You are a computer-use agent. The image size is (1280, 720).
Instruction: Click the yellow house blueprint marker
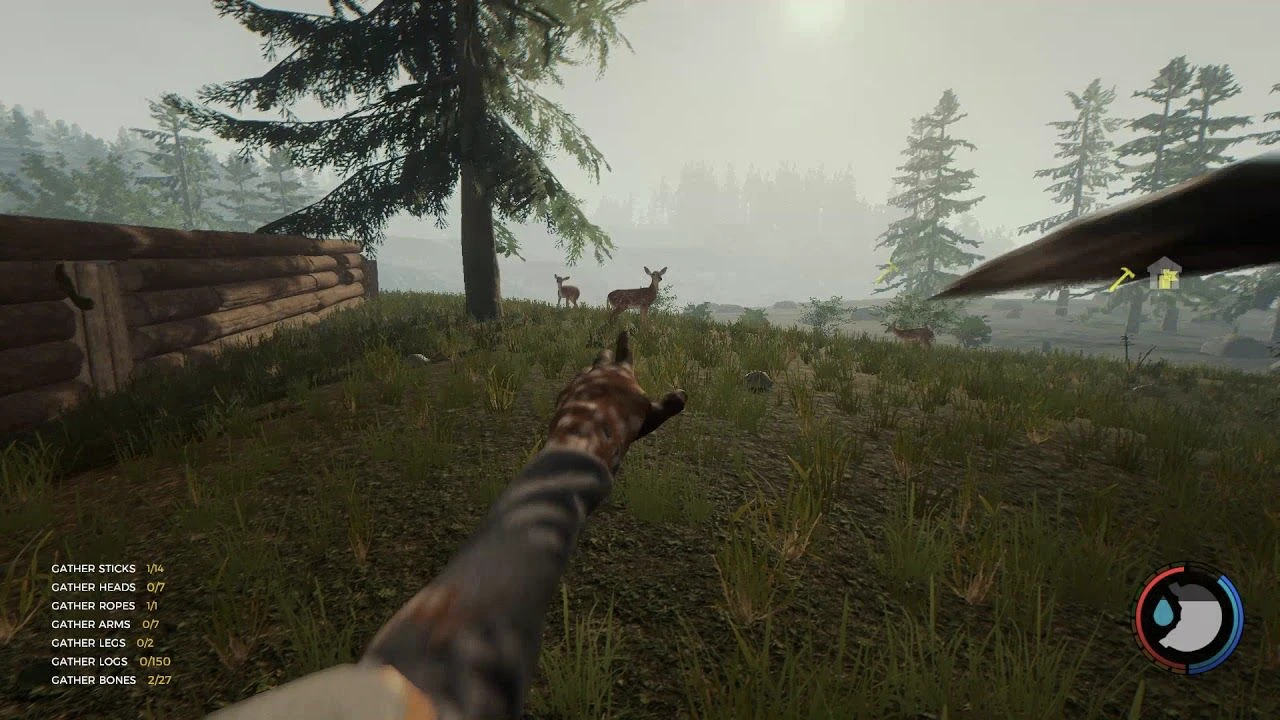(x=1163, y=273)
